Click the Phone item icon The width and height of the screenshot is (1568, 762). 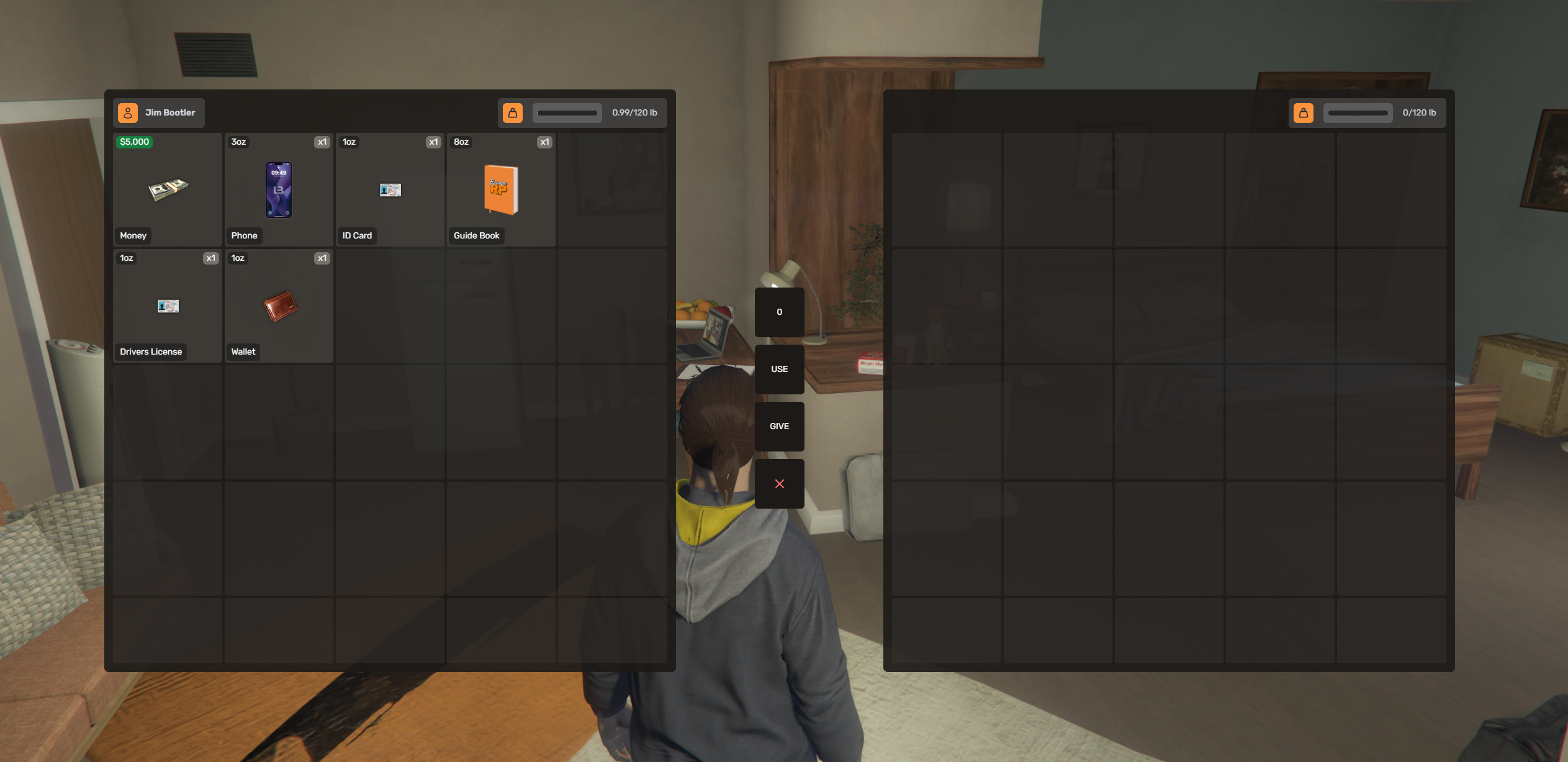[278, 189]
